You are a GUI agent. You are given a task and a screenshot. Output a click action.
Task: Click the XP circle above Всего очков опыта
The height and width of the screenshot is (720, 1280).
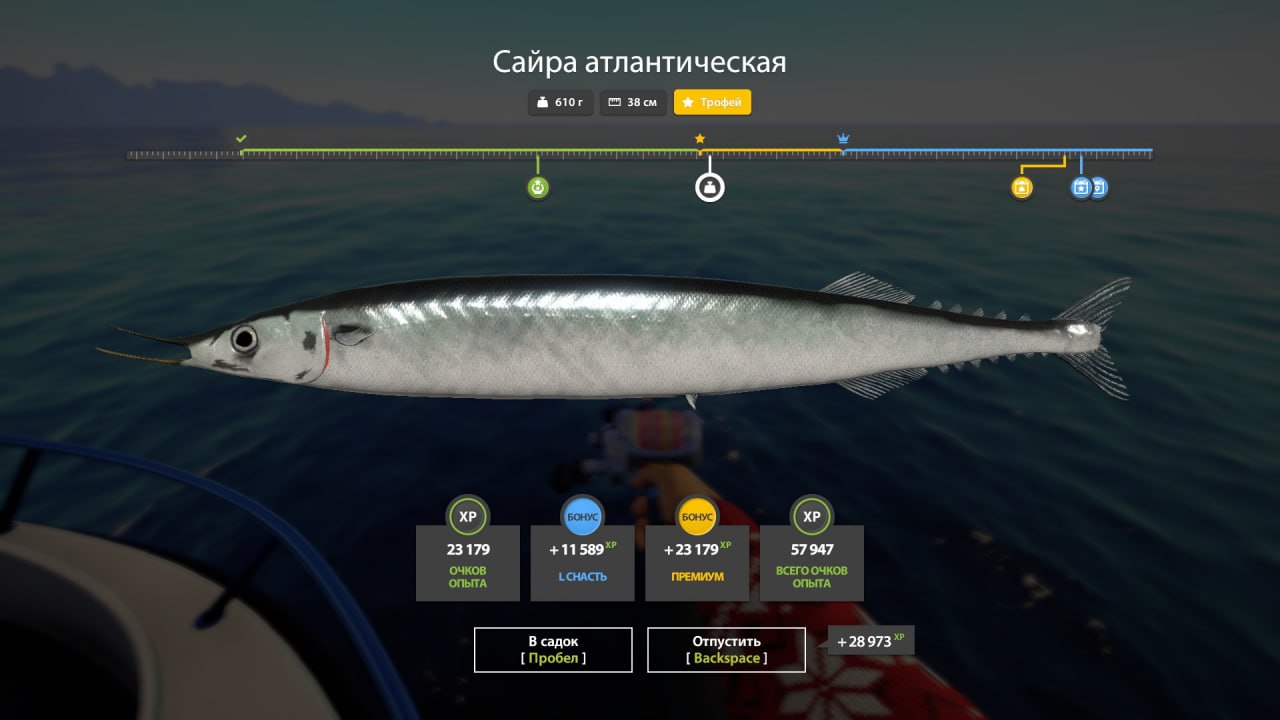811,517
